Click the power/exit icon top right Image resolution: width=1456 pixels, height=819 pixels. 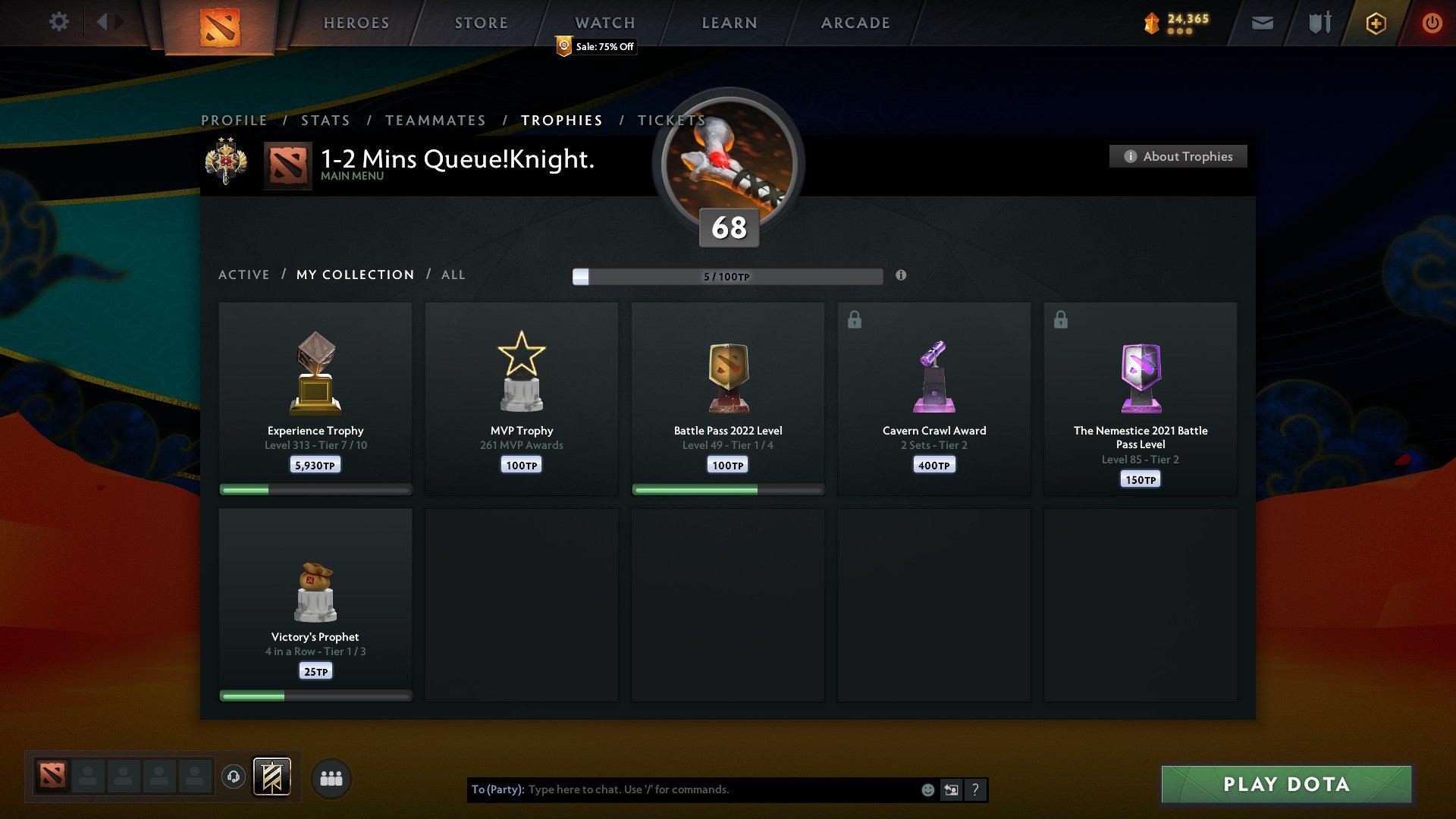pos(1432,23)
